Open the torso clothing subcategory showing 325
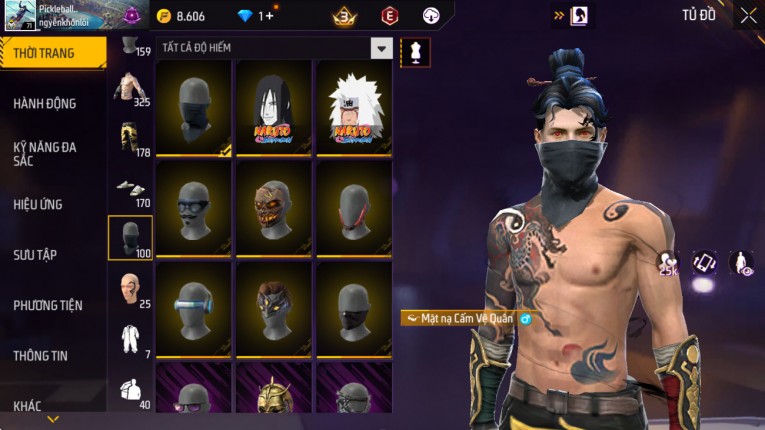765x430 pixels. tap(130, 88)
